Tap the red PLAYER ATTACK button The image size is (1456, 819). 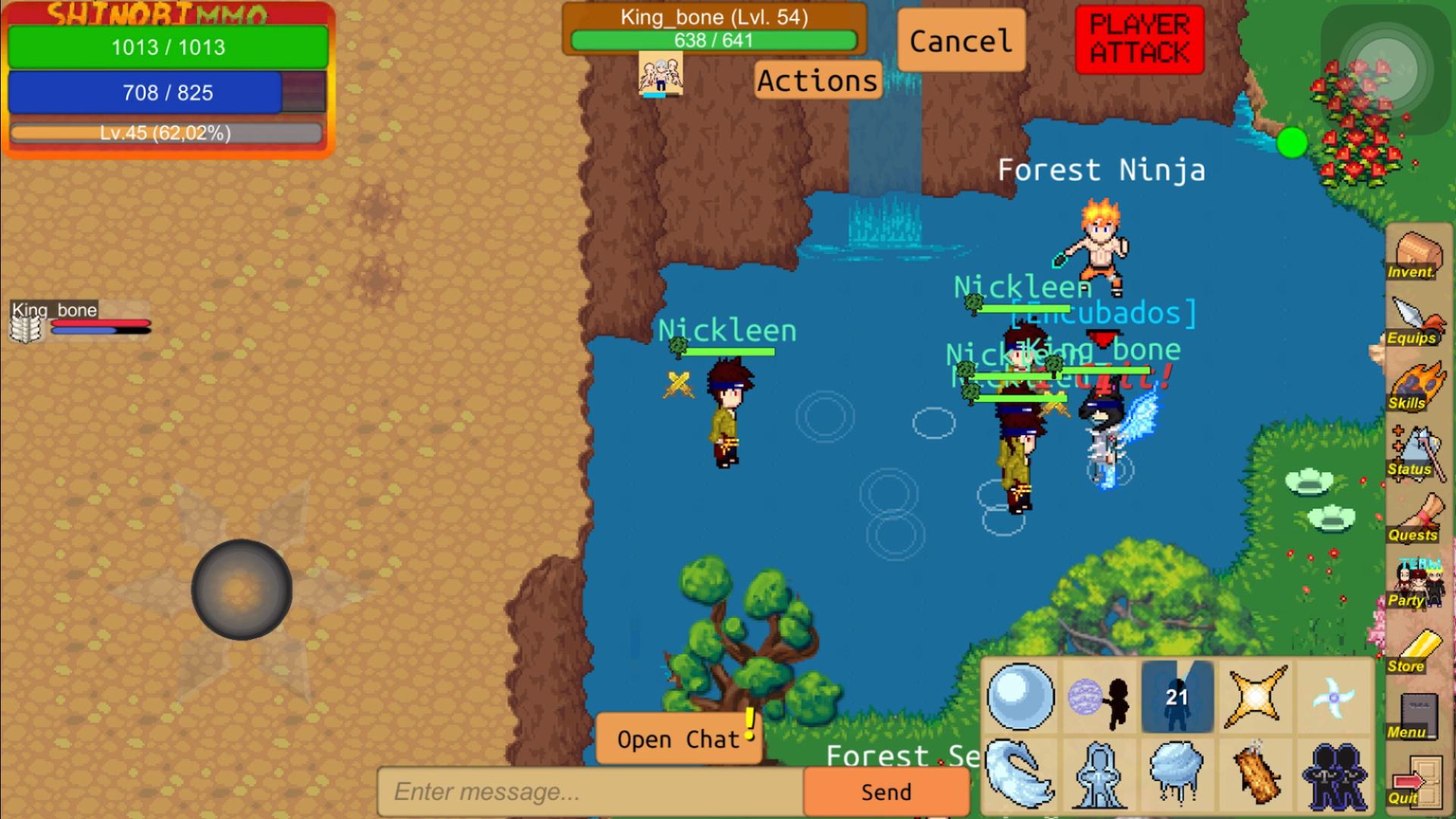pos(1139,39)
